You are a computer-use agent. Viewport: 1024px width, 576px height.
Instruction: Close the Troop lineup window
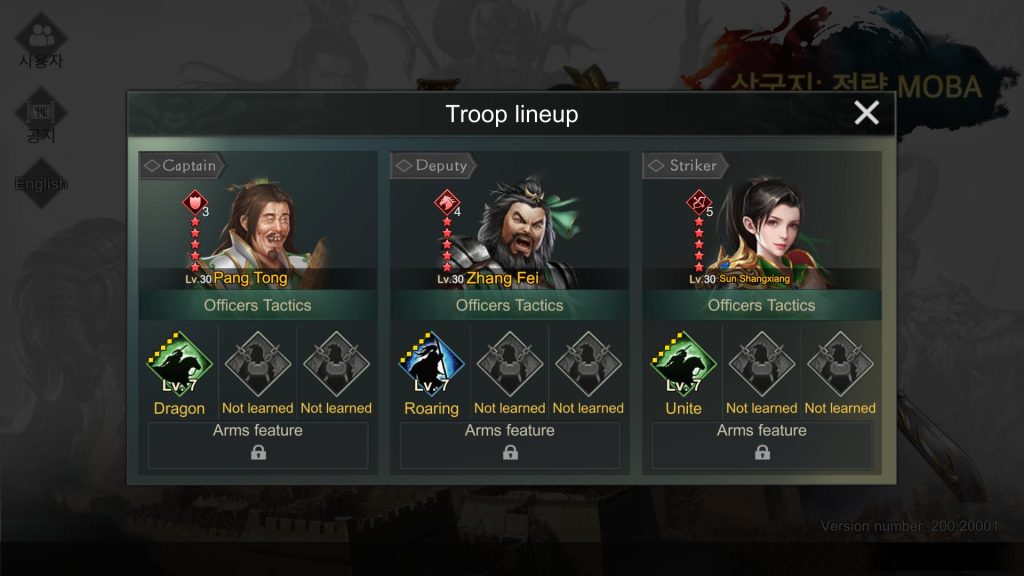click(x=866, y=113)
